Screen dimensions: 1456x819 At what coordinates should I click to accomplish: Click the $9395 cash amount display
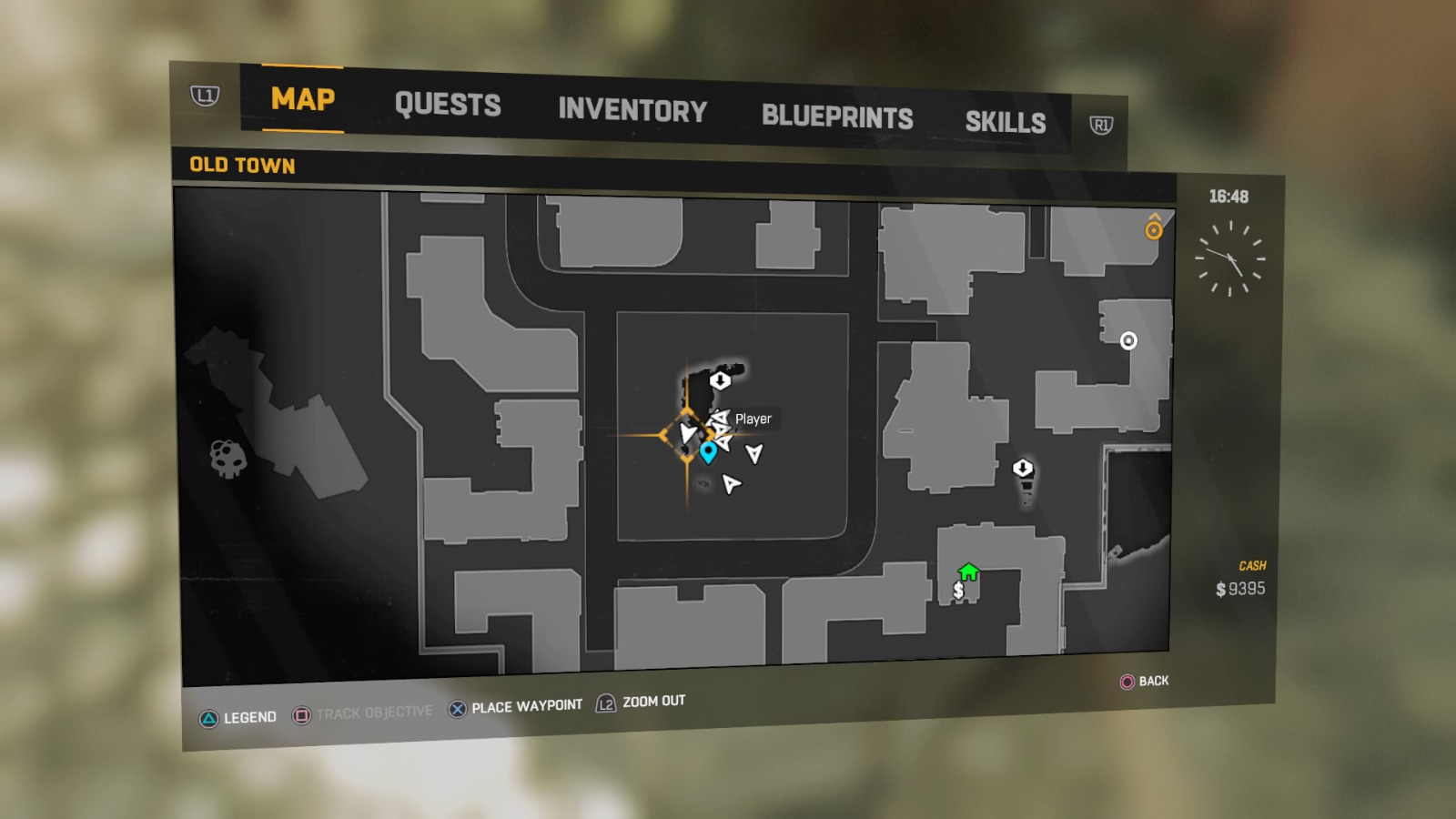click(x=1239, y=590)
